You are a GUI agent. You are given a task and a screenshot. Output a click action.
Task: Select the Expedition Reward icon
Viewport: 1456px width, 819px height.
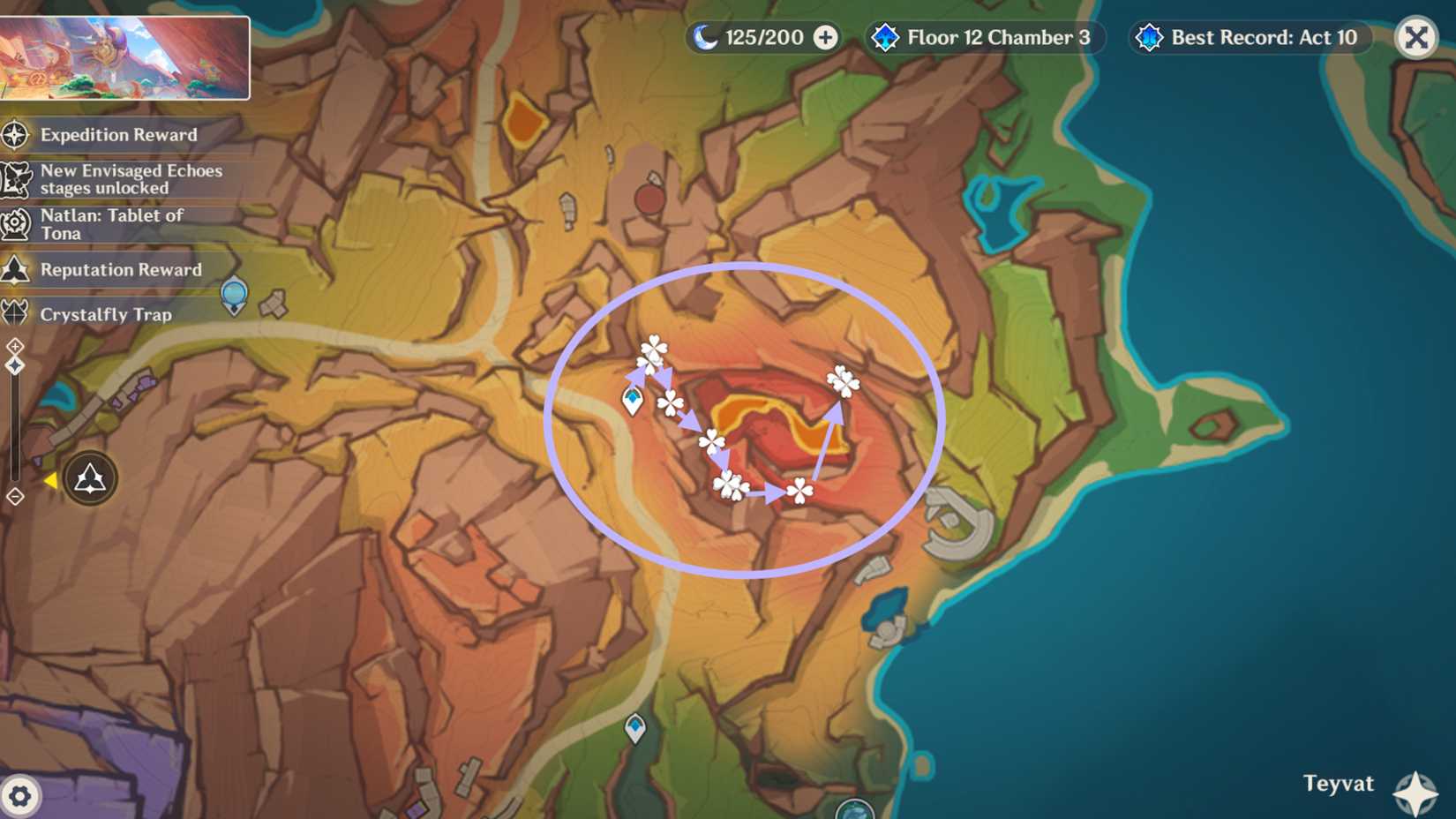click(x=14, y=135)
